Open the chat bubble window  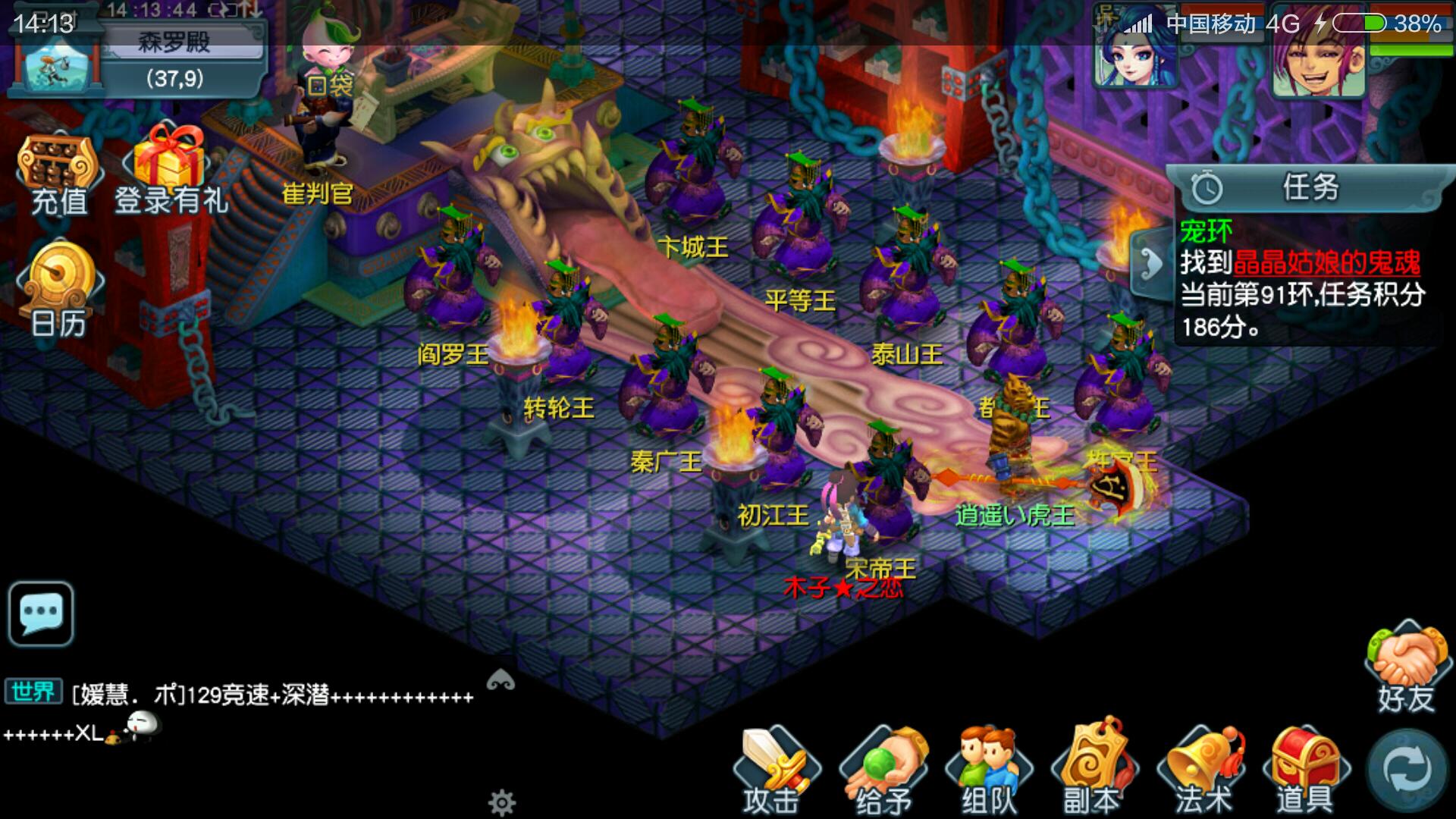click(x=41, y=613)
